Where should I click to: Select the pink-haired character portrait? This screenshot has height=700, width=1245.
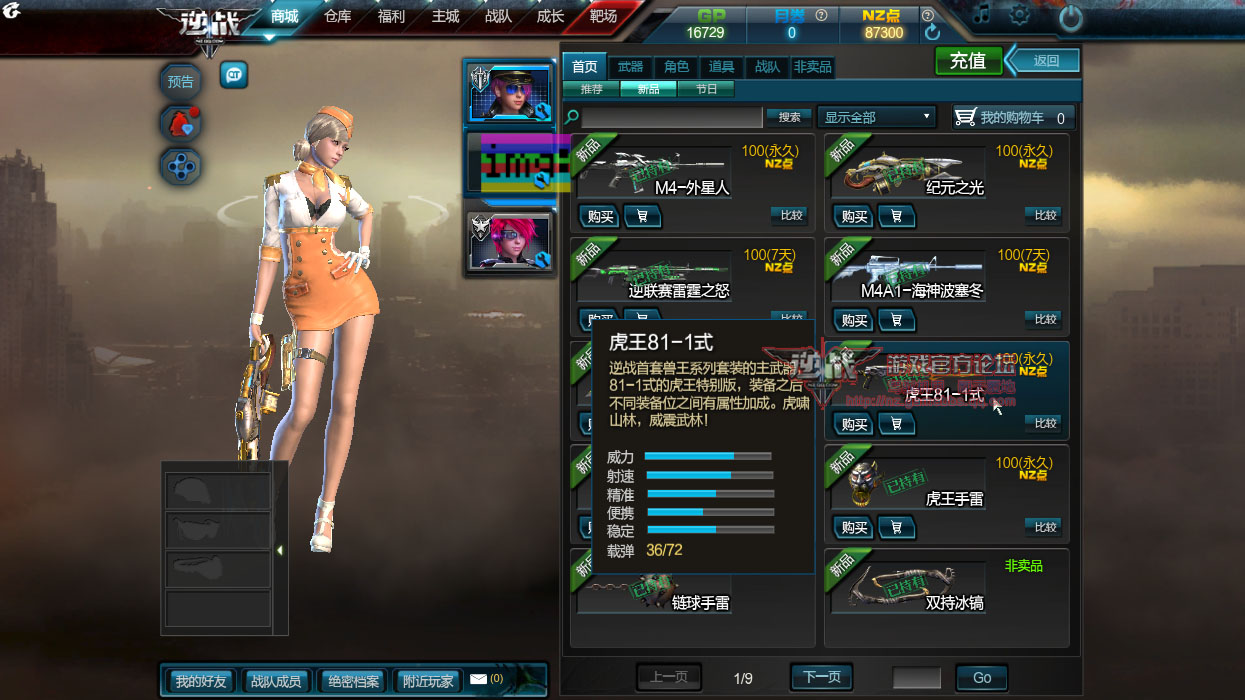click(508, 242)
